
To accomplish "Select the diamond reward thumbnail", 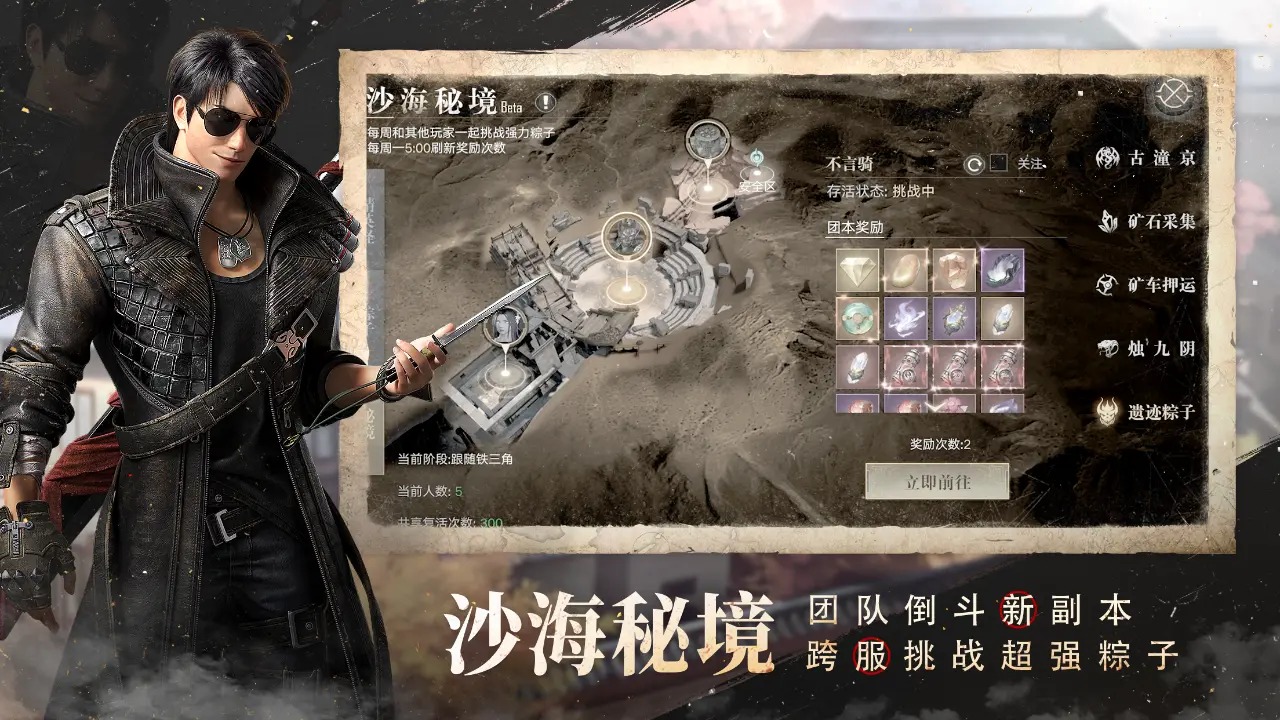I will point(856,270).
